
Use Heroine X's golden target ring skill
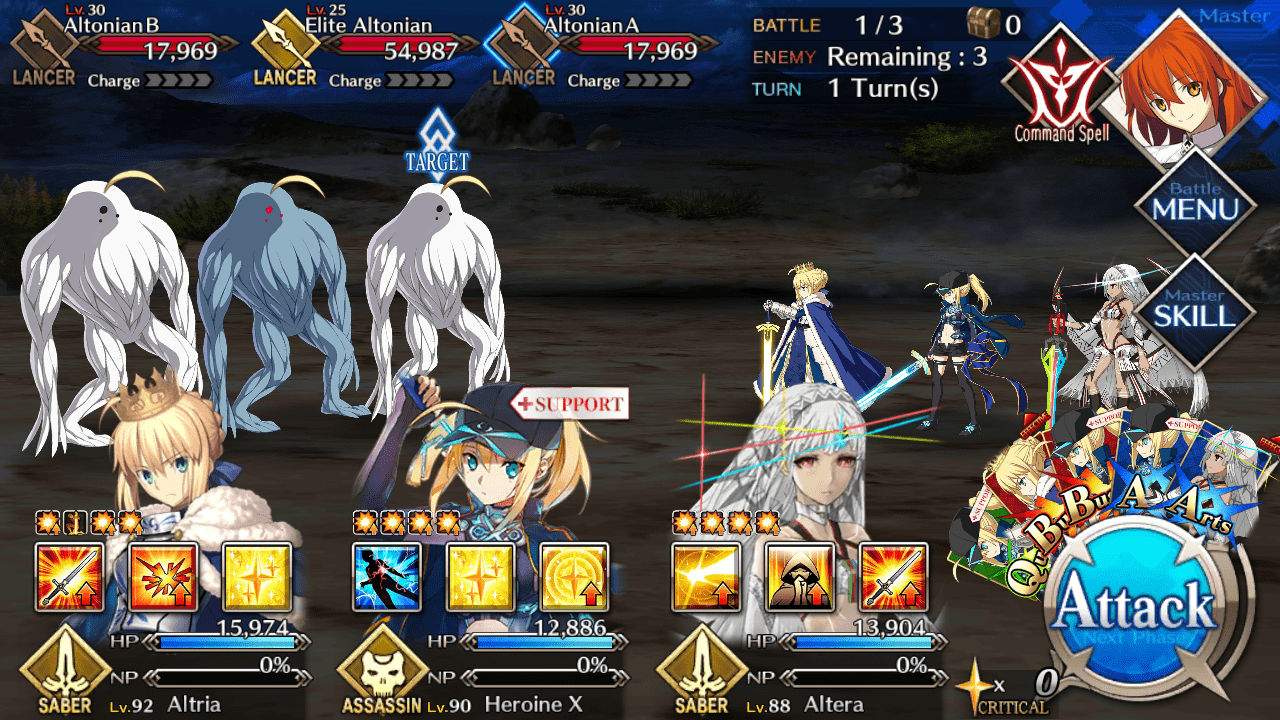(x=574, y=577)
